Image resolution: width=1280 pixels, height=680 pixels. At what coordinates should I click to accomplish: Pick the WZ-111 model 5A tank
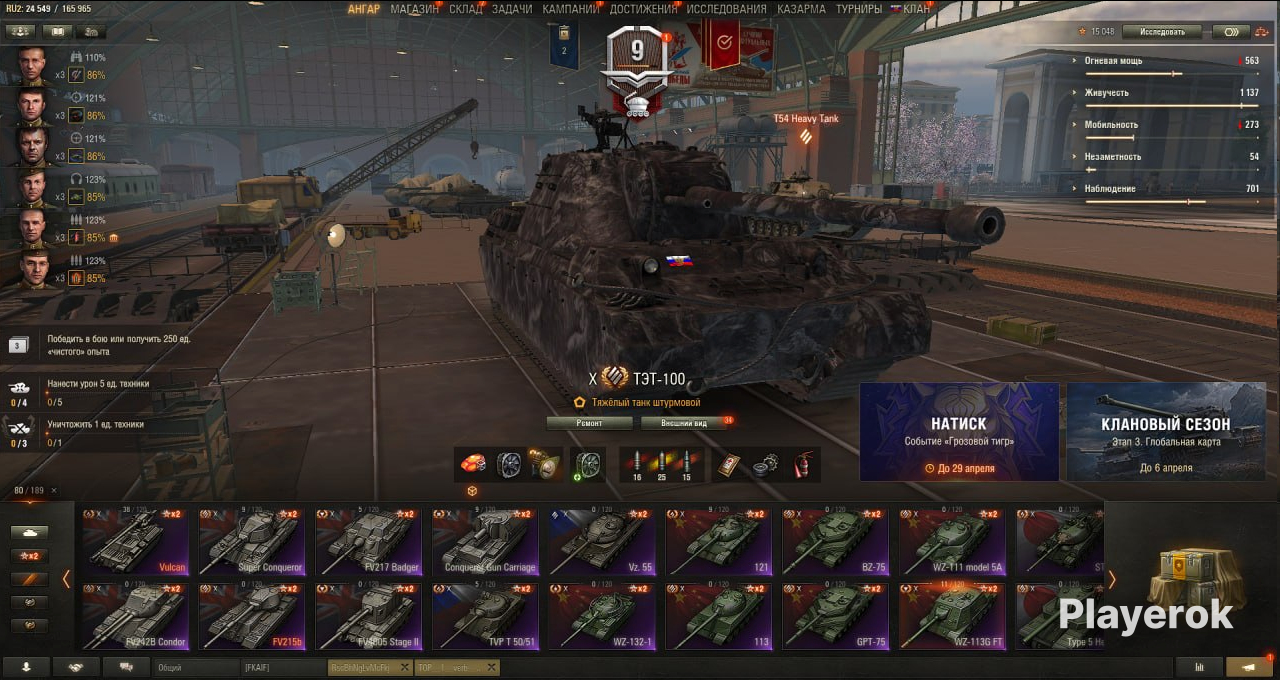click(x=950, y=542)
